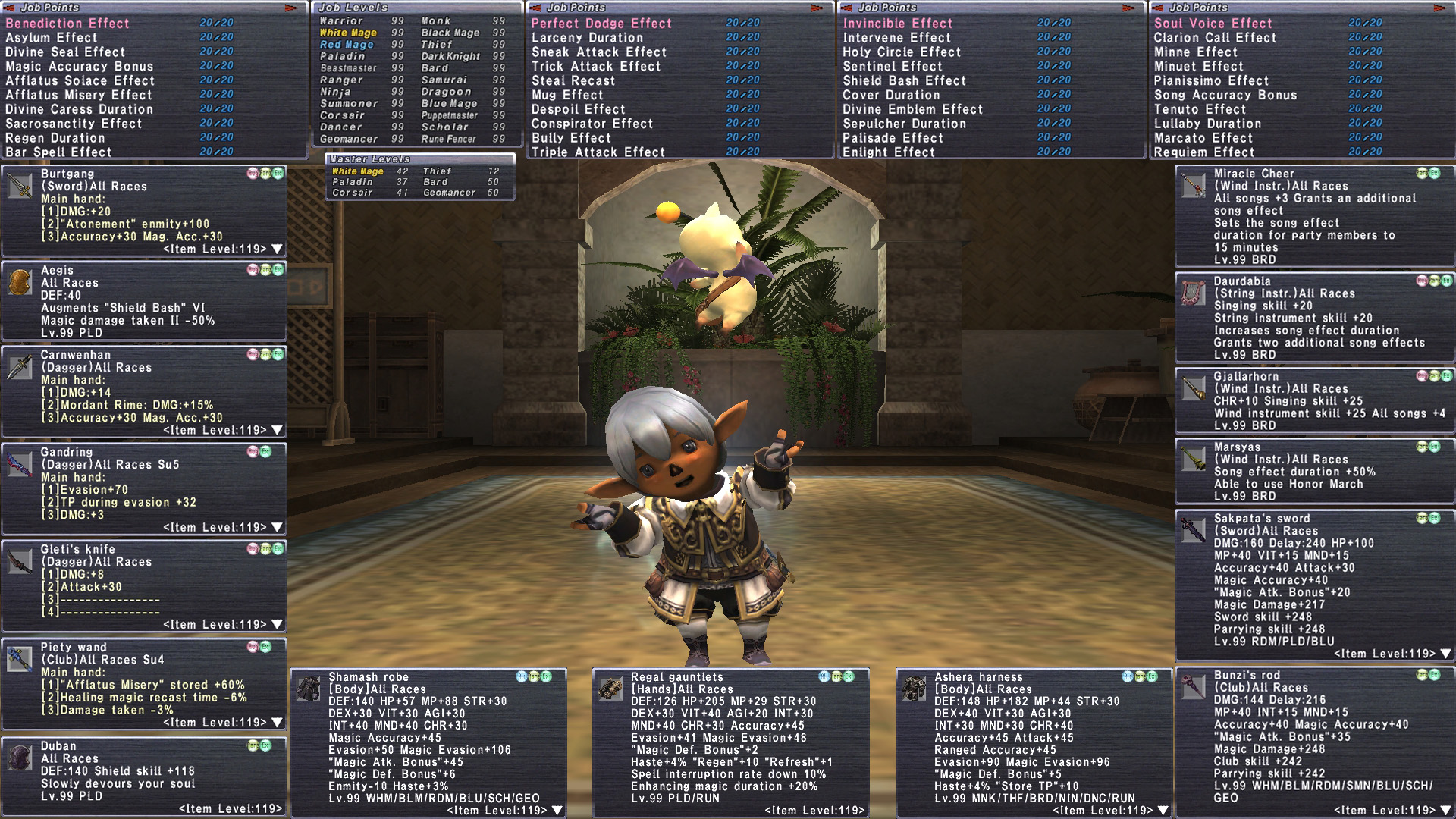1456x819 pixels.
Task: Select the Benediction Effect job point row
Action: pos(68,24)
